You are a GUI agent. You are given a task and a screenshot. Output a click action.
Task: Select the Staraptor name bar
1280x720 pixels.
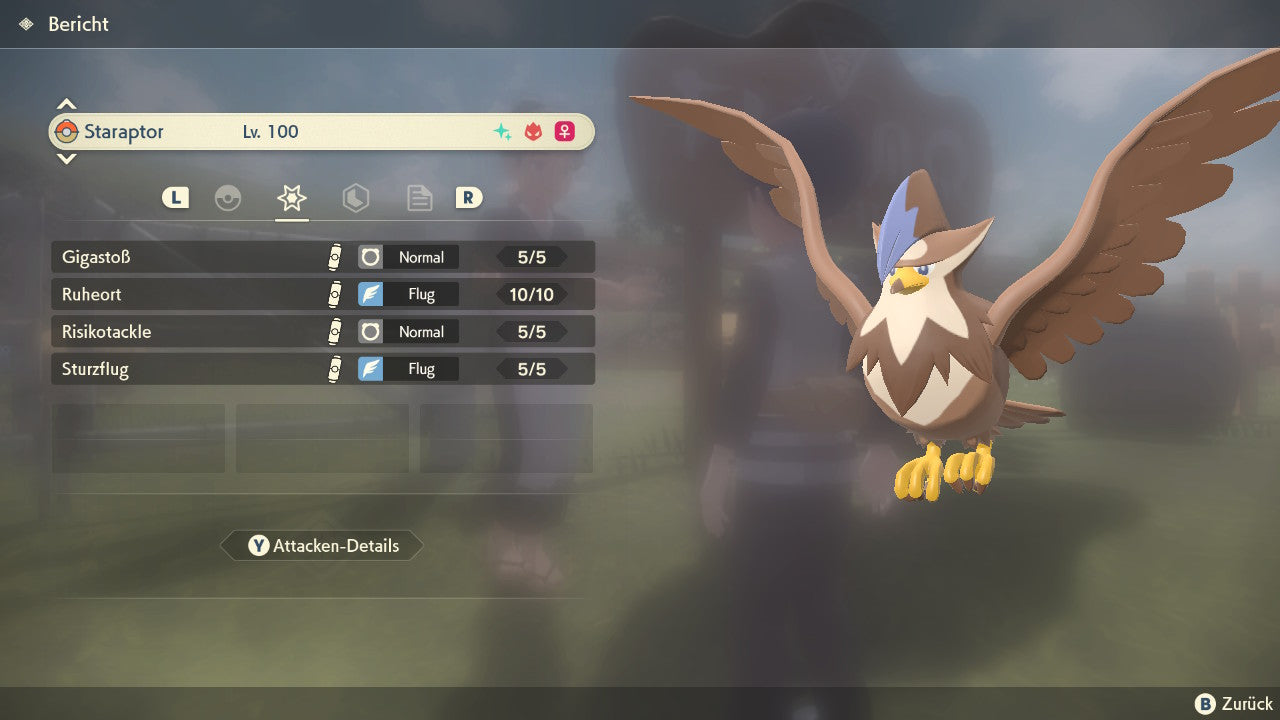(x=322, y=132)
